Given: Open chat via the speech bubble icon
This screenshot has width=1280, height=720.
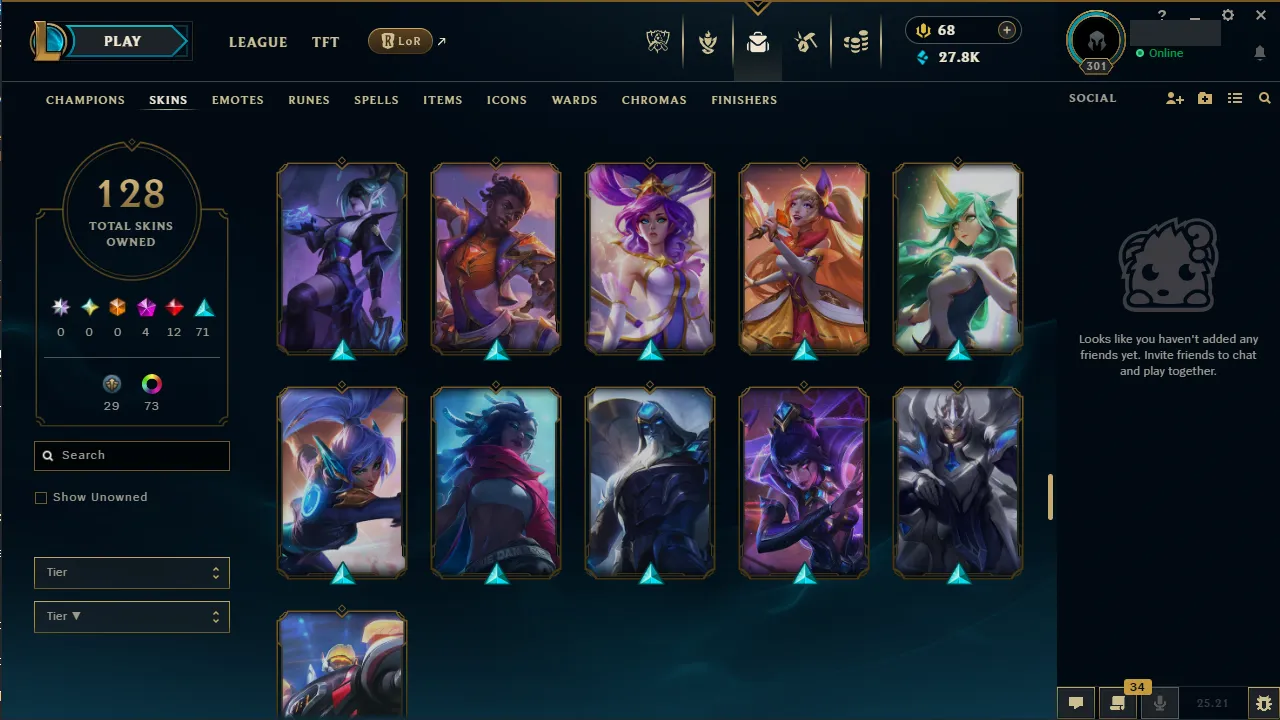Looking at the screenshot, I should [x=1075, y=705].
